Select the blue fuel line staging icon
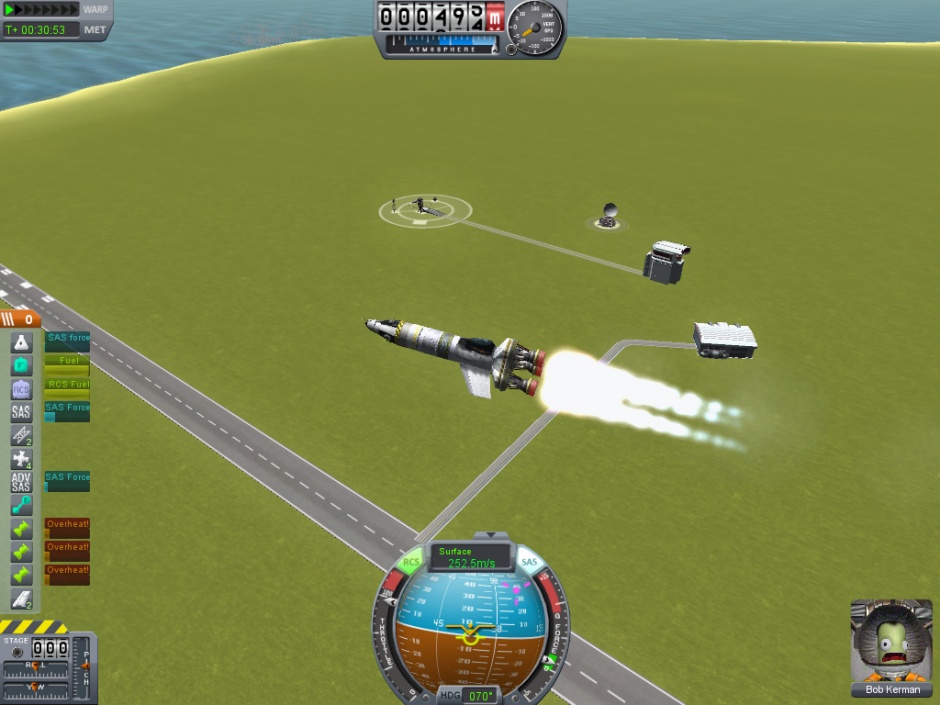 21,506
